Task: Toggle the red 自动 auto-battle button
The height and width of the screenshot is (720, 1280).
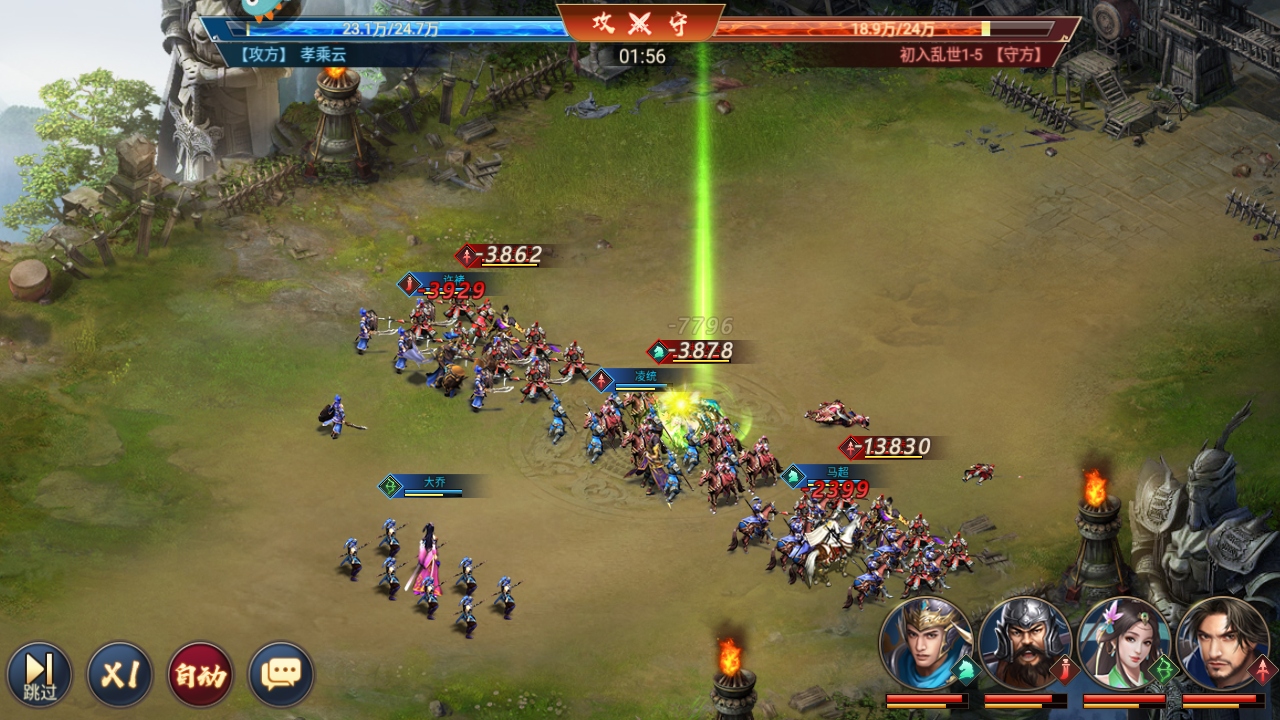Action: point(200,674)
